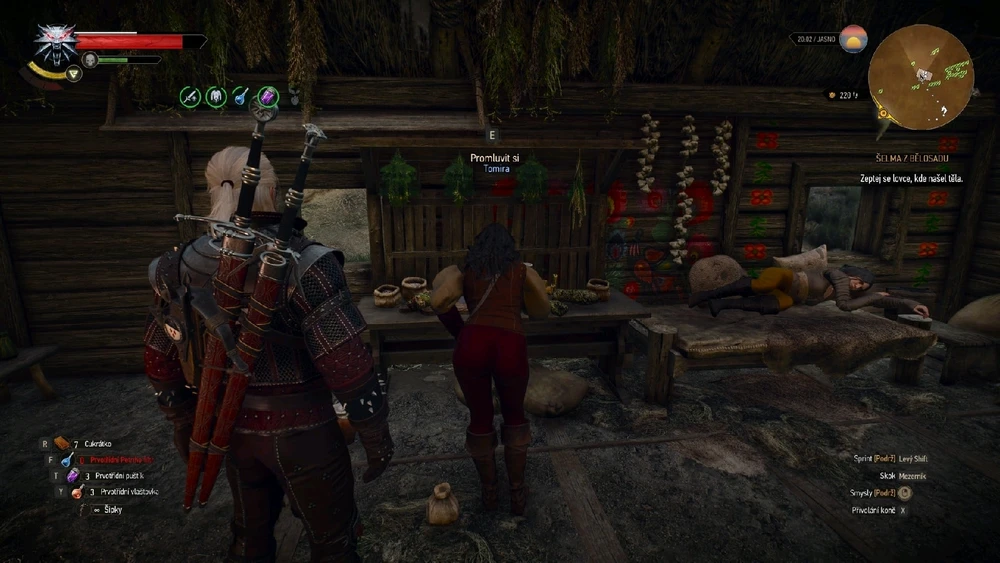The width and height of the screenshot is (1000, 563).
Task: Click the yellow quest objective marker on minimap edge
Action: (881, 113)
